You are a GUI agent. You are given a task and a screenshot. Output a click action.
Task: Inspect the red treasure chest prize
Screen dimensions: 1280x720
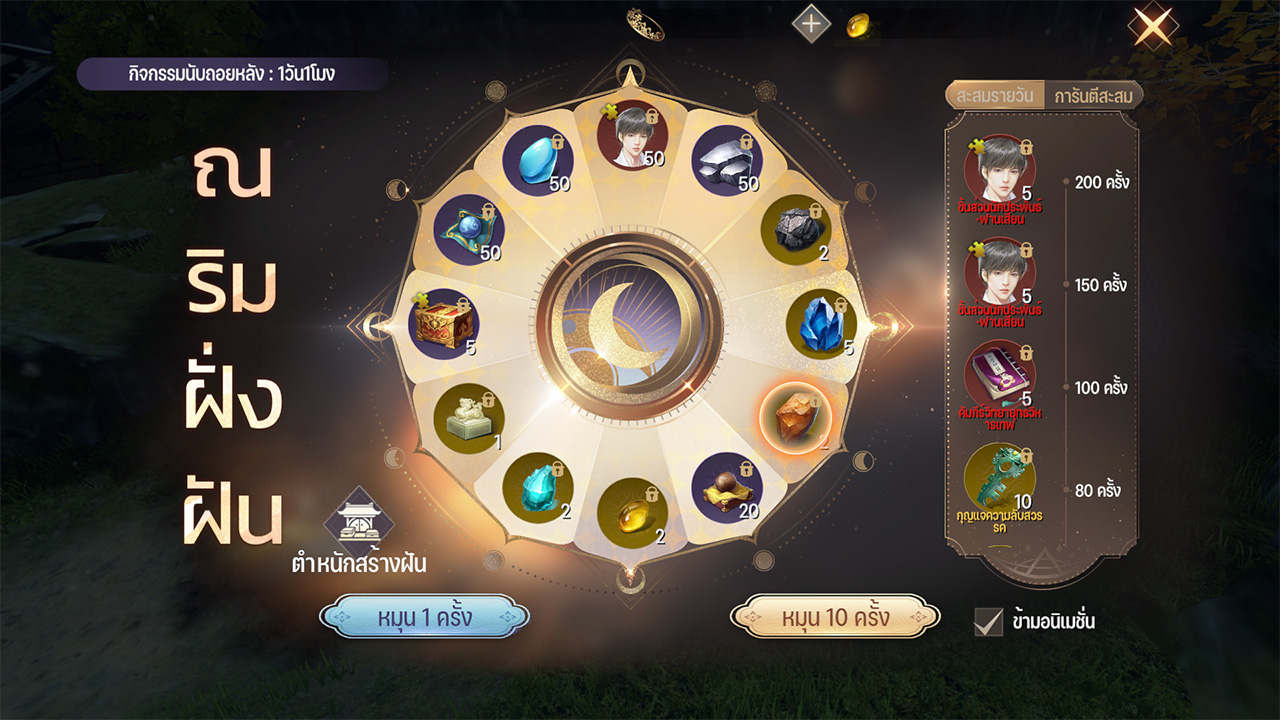click(443, 324)
